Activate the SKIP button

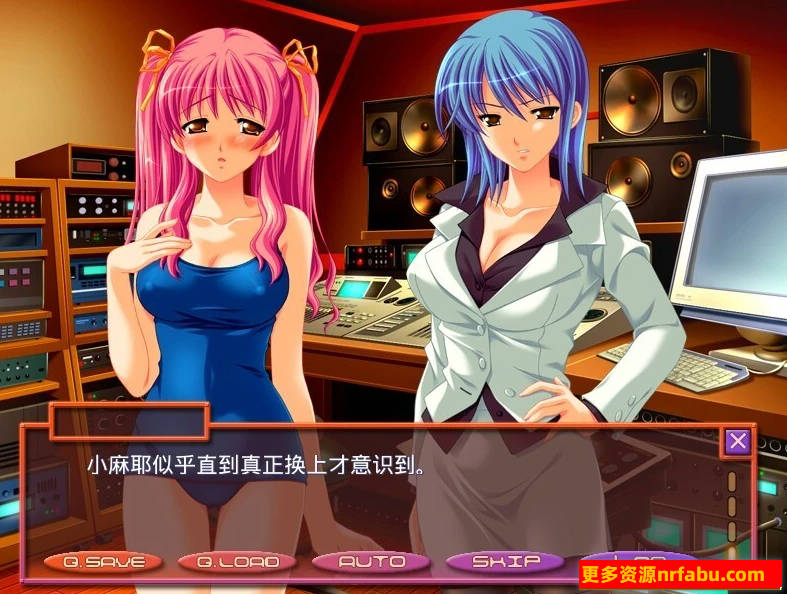(505, 562)
